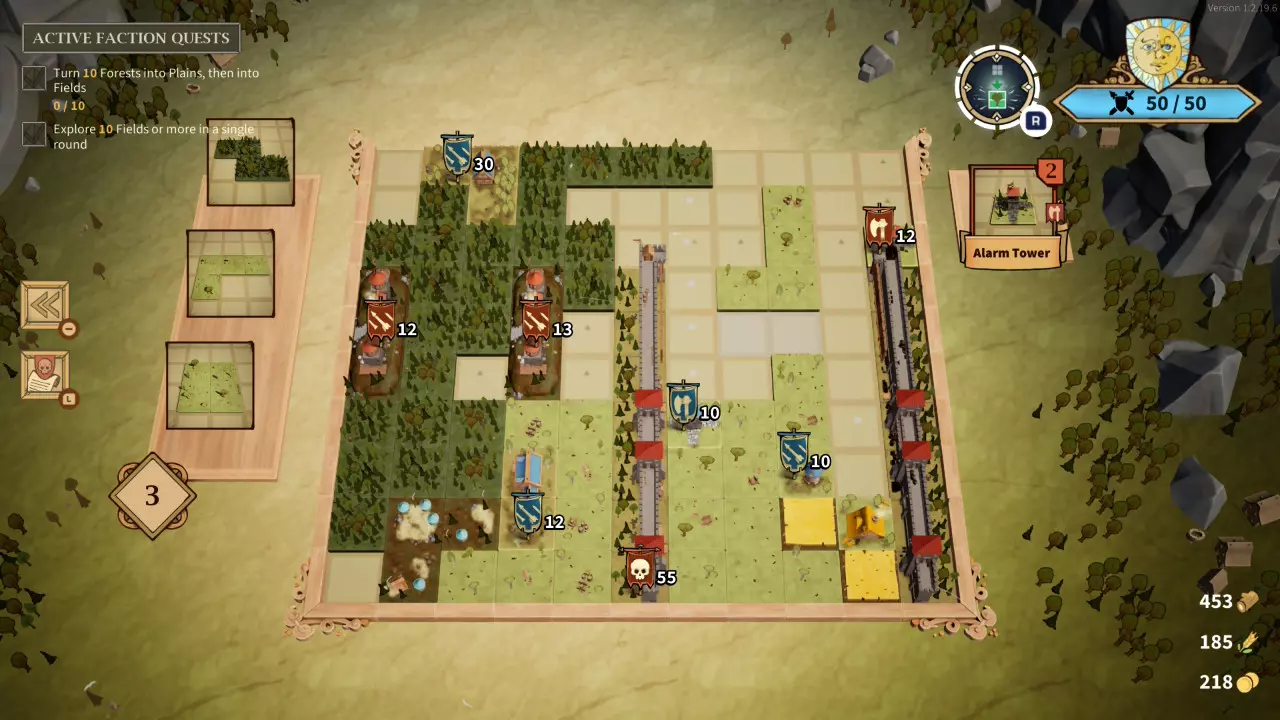Click the Explore 10 Fields quest checkbox

[35, 134]
